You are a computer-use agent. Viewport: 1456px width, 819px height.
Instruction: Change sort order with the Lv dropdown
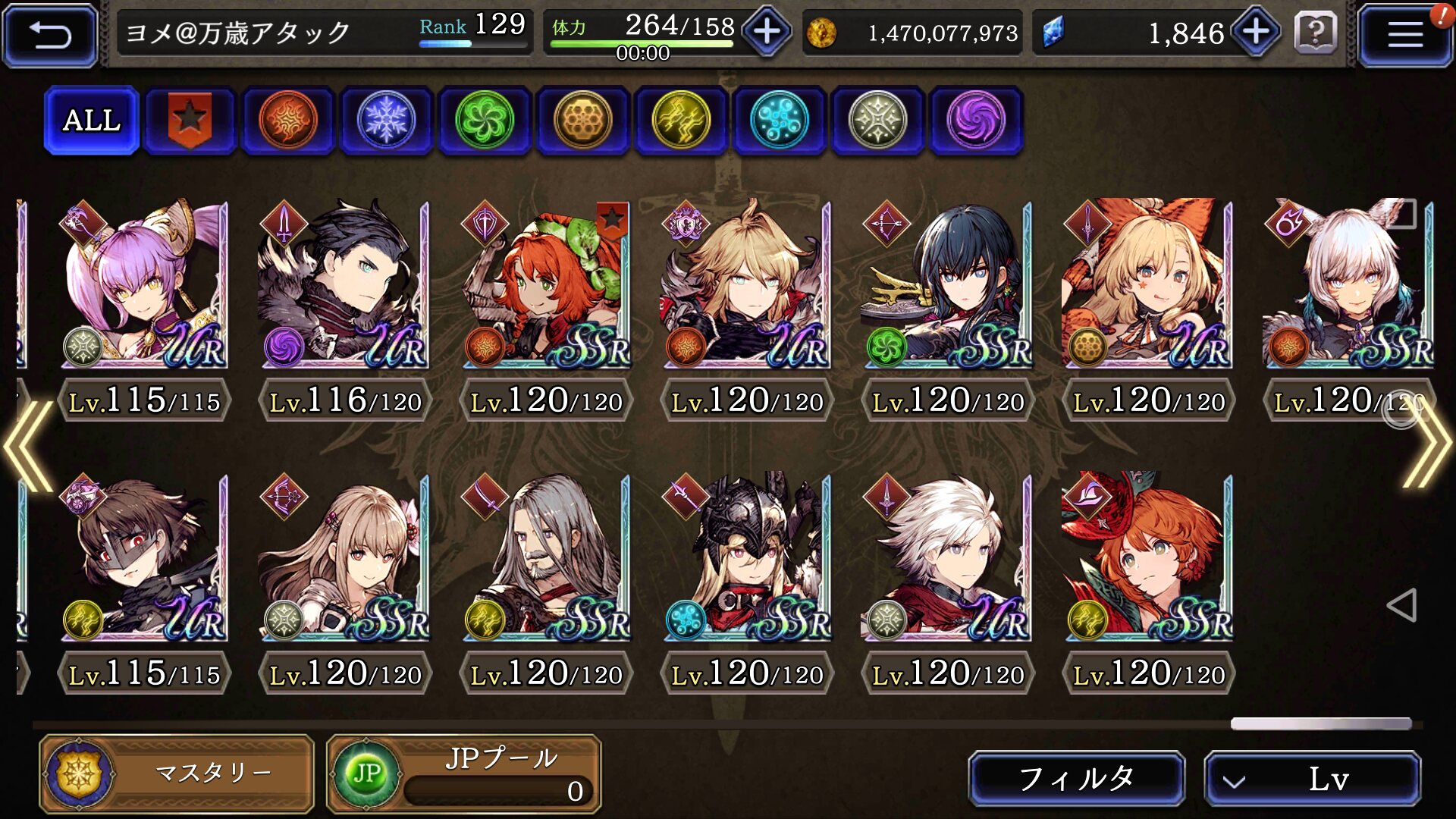coord(1312,778)
